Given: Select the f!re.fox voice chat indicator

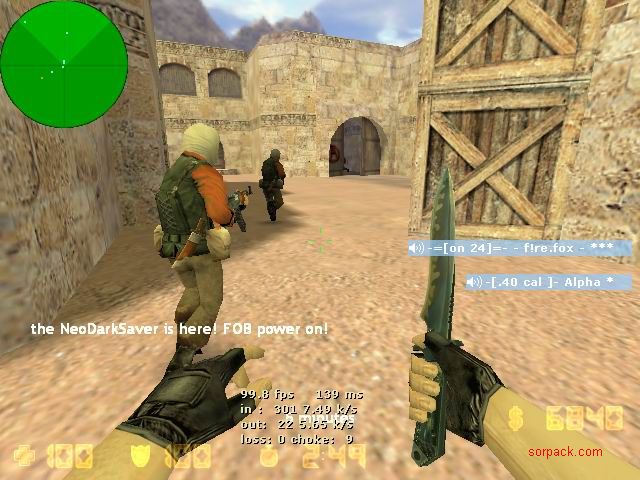Looking at the screenshot, I should (520, 248).
